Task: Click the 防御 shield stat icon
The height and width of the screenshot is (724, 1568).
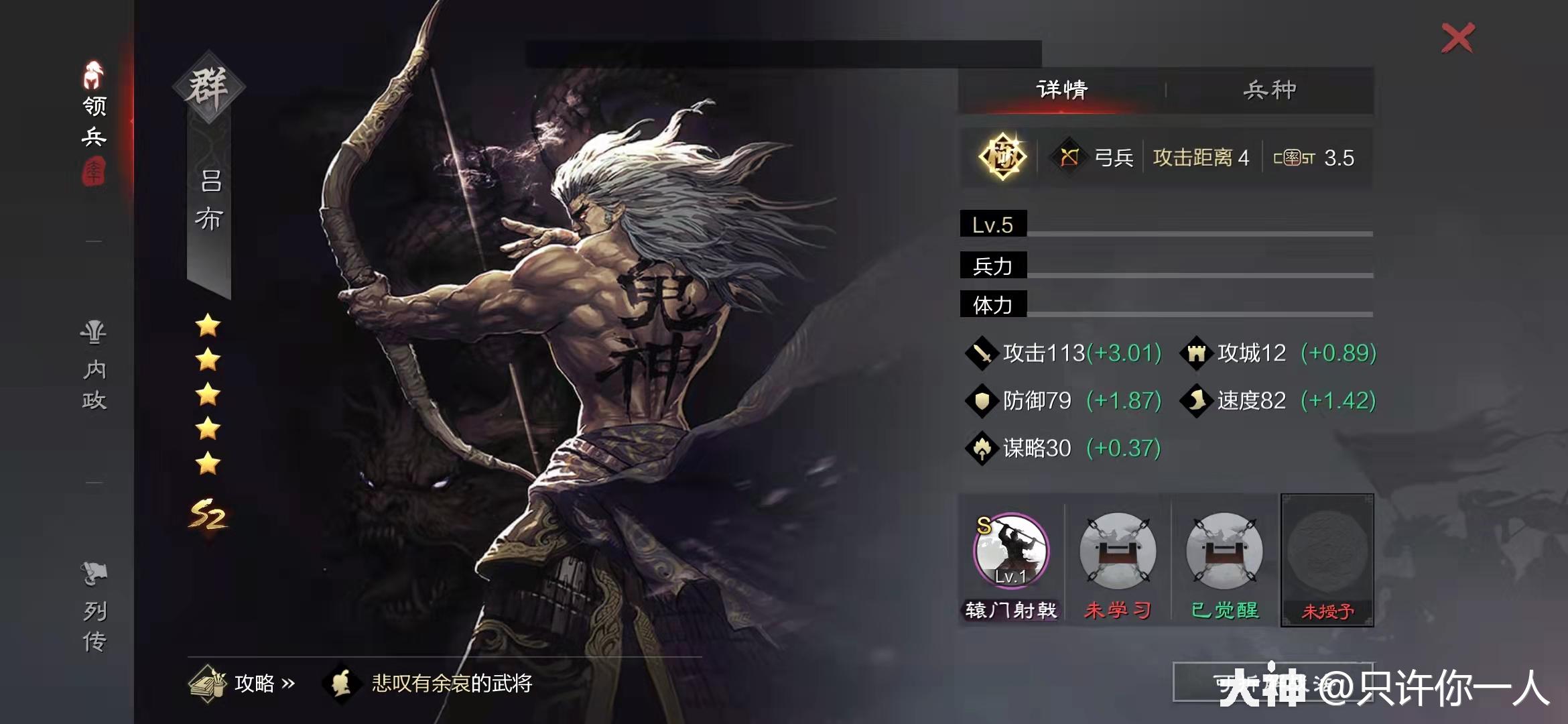Action: tap(984, 400)
